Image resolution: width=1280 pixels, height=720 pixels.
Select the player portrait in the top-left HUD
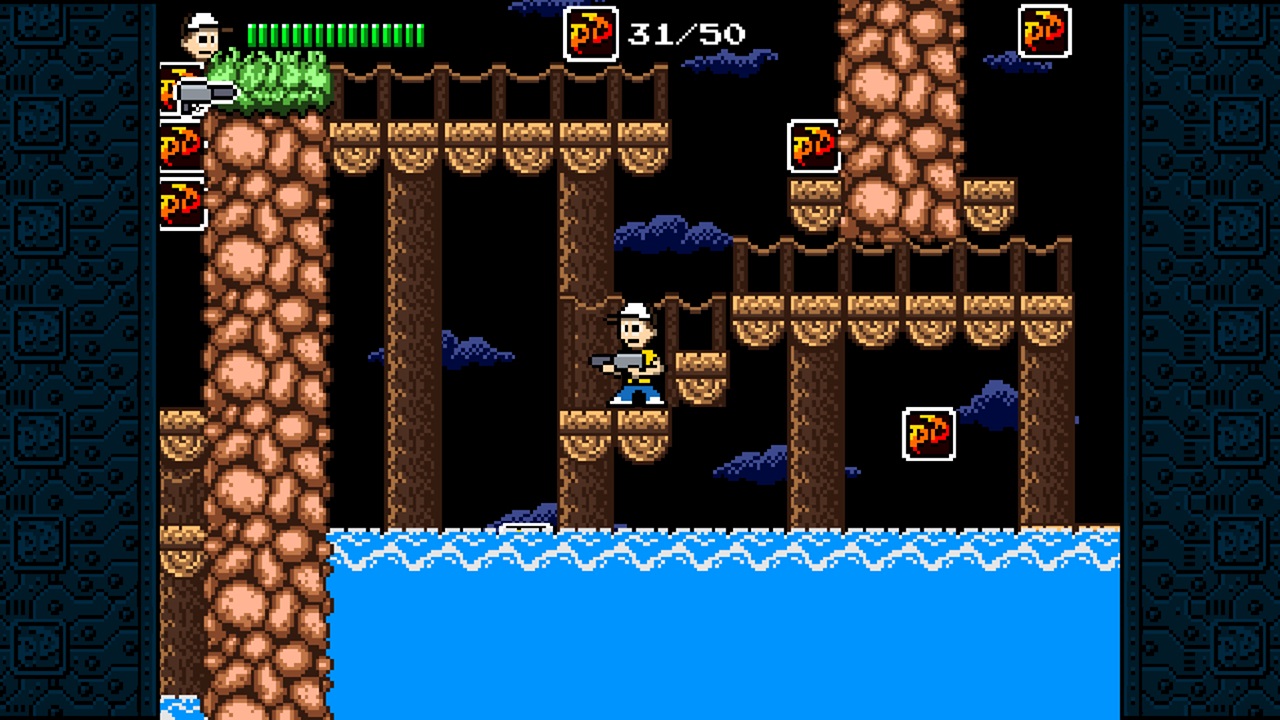tap(200, 35)
